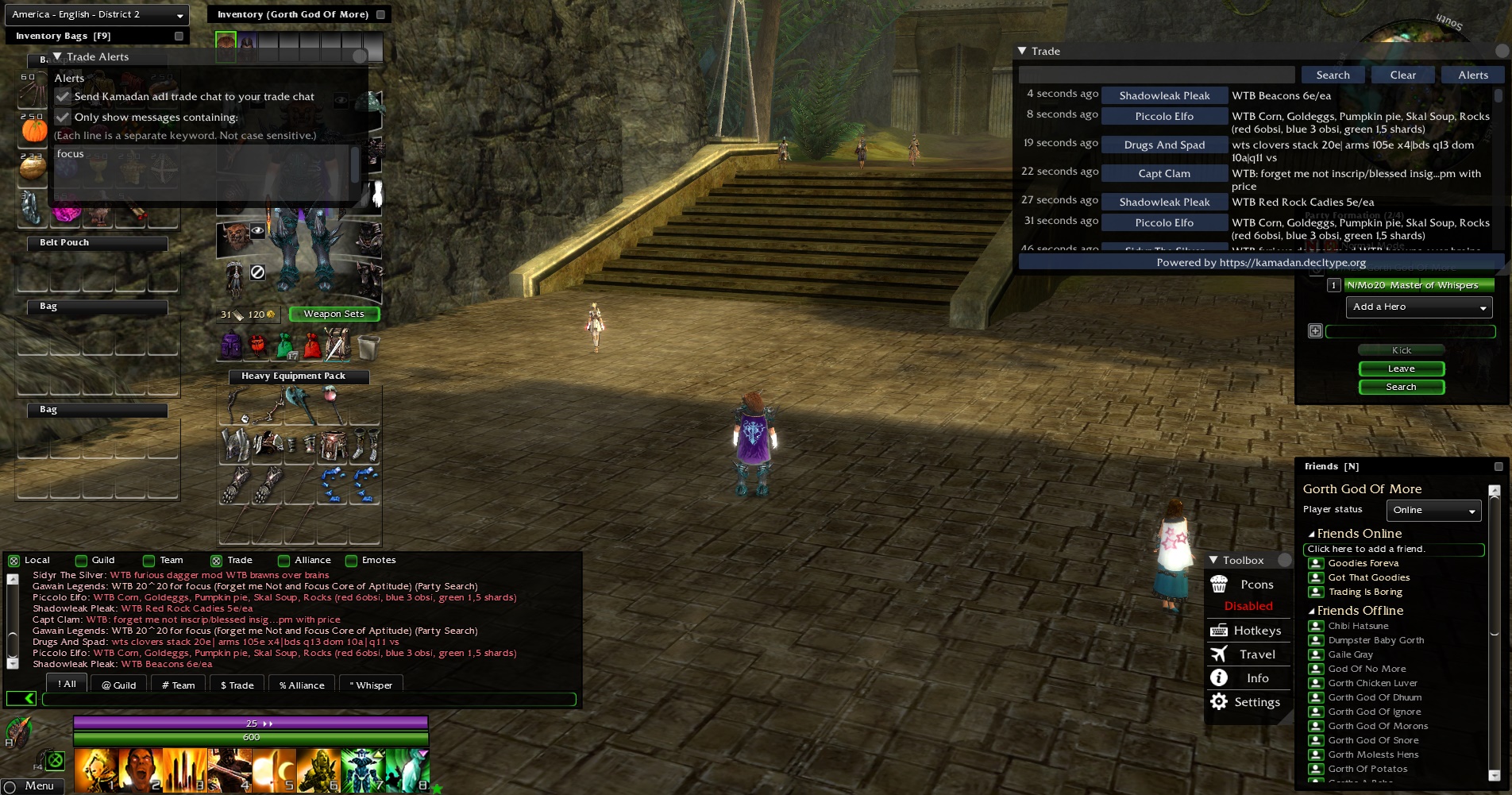
Task: Open the trade Alerts panel
Action: click(1472, 75)
